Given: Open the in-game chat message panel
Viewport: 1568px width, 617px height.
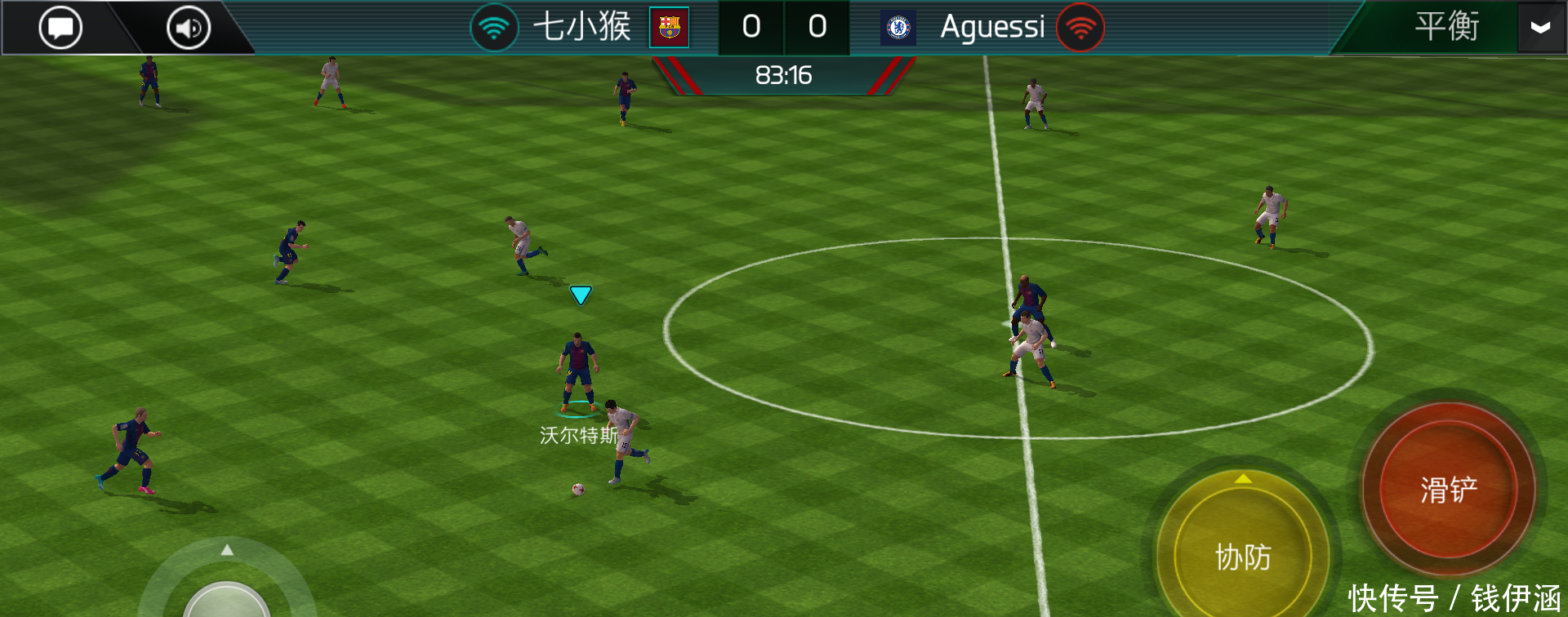Looking at the screenshot, I should (60, 26).
